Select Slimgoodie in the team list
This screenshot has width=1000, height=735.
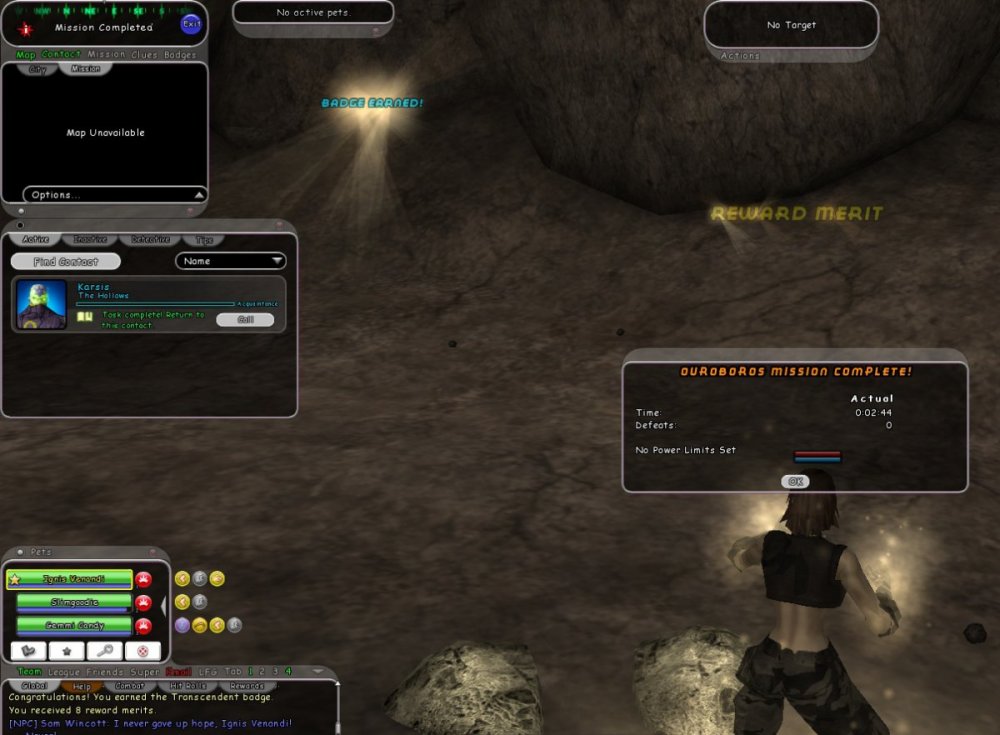(x=74, y=602)
